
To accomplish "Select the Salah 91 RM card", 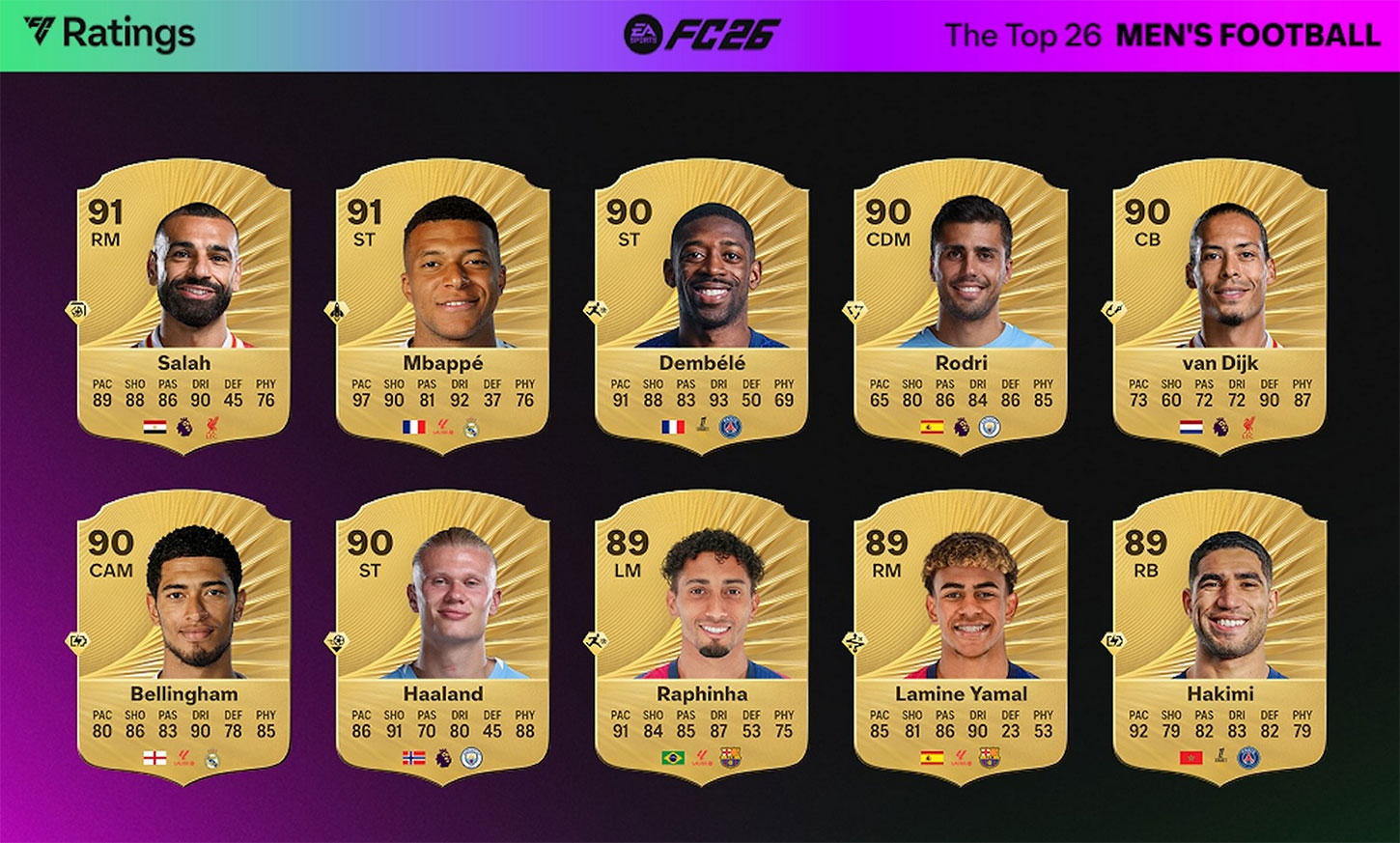I will (183, 301).
